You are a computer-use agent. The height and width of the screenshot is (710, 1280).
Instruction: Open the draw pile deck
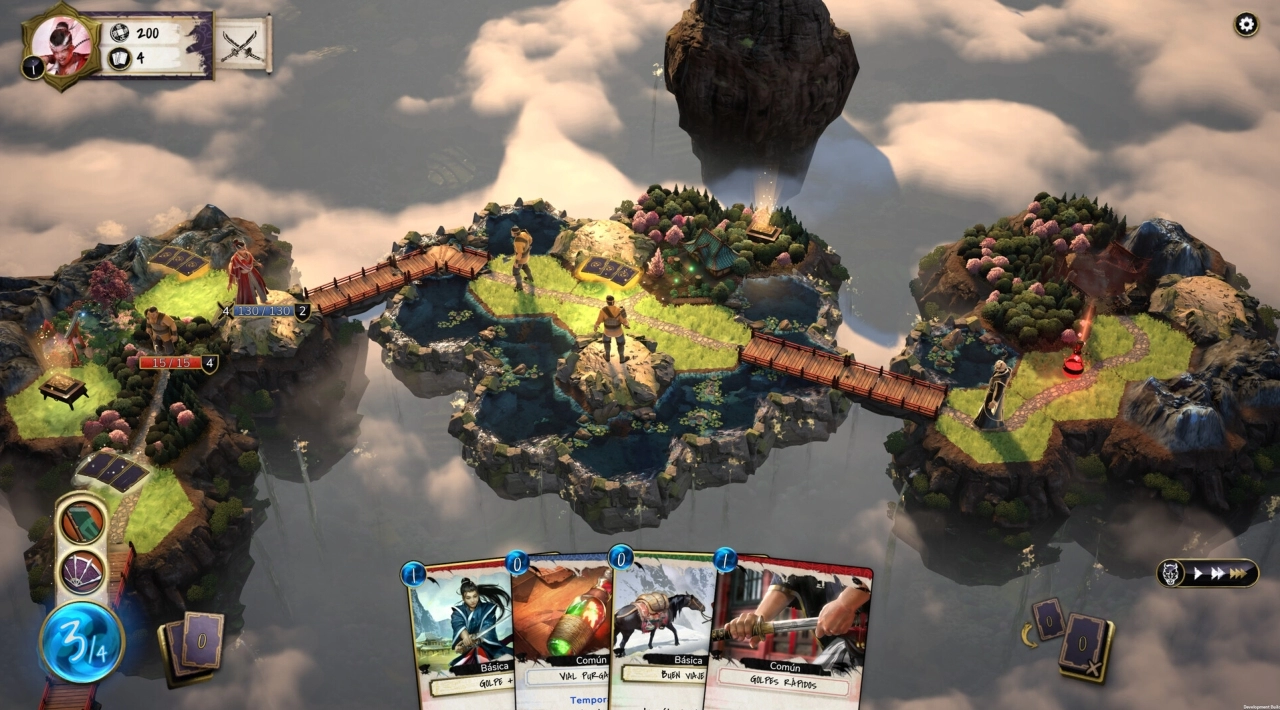coord(196,645)
